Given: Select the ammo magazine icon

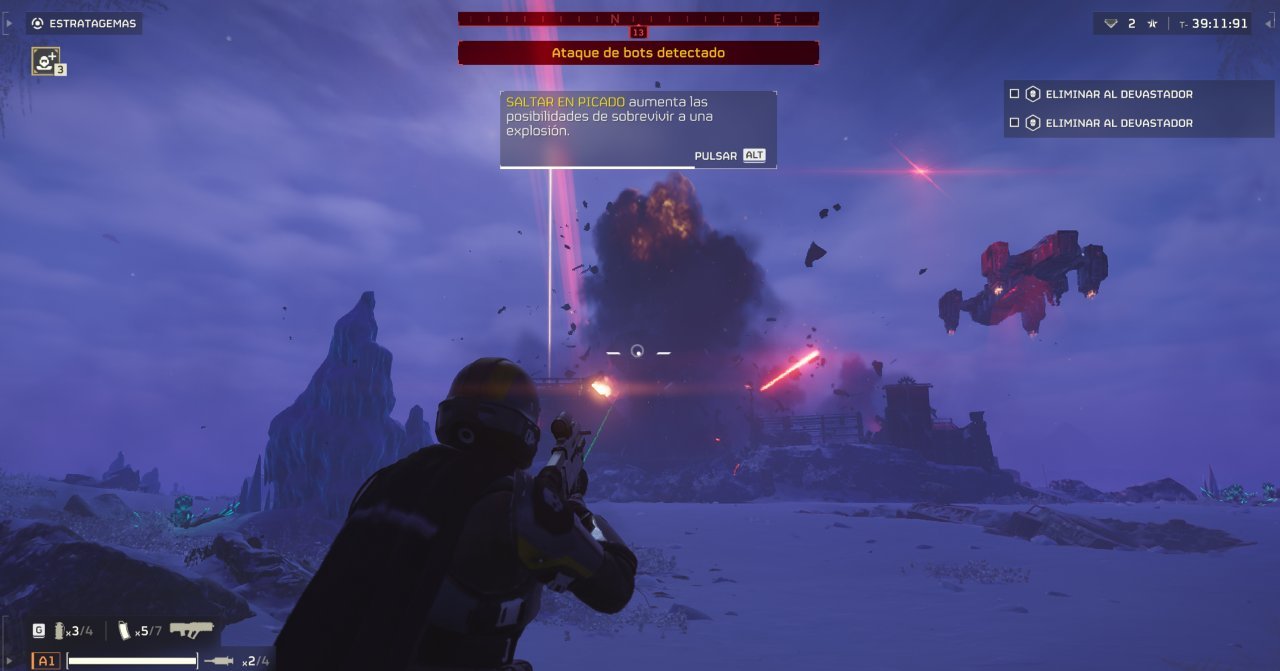Looking at the screenshot, I should point(124,630).
